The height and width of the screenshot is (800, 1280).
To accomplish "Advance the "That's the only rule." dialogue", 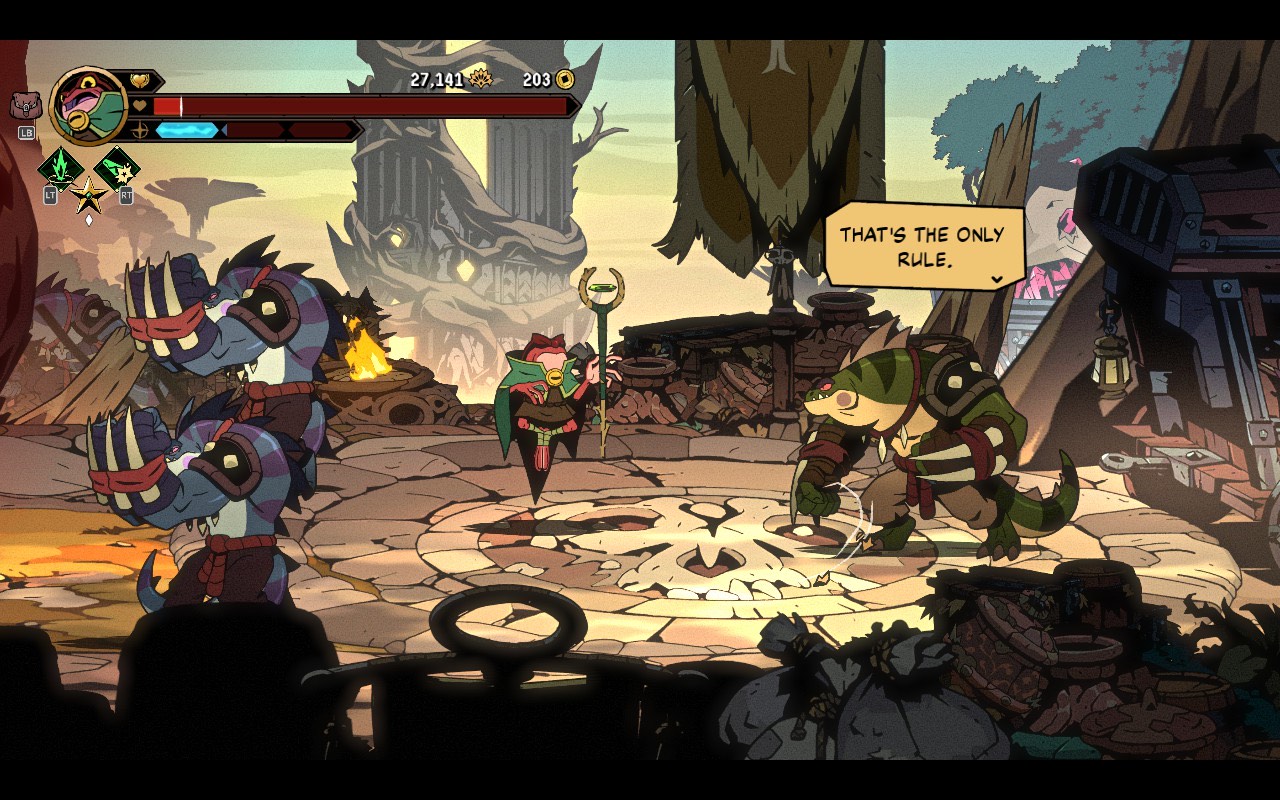I will 996,280.
